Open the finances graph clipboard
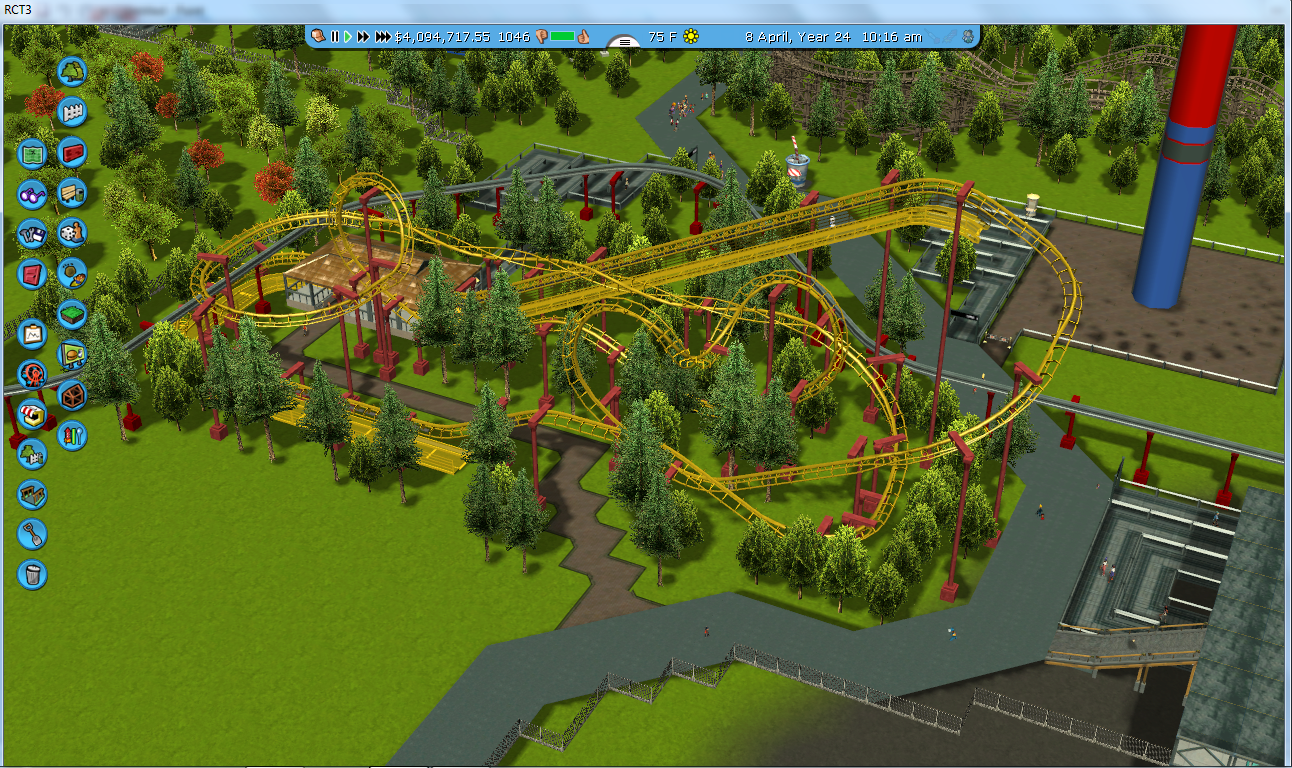This screenshot has height=768, width=1292. click(32, 333)
